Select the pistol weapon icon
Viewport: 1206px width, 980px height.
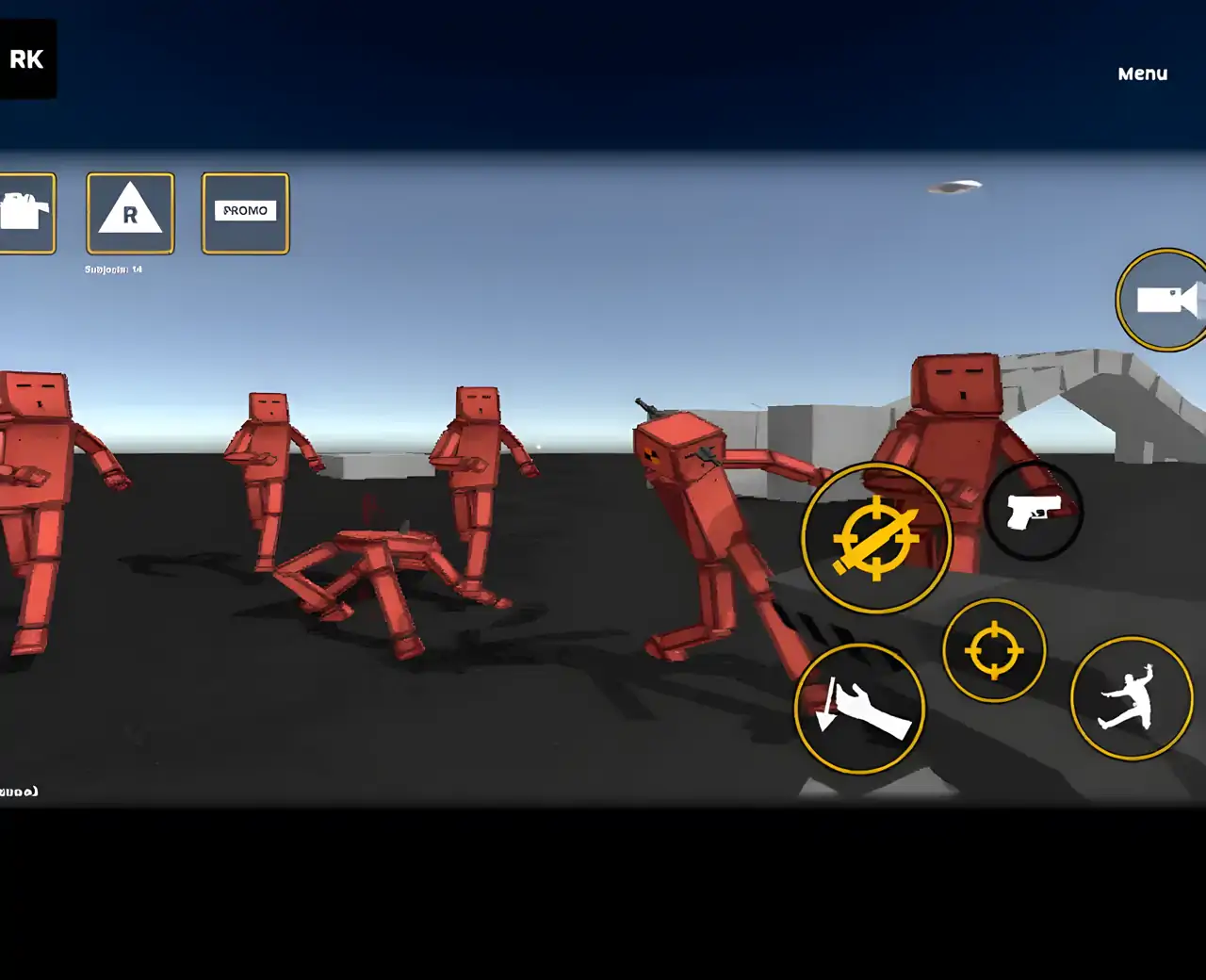coord(1035,512)
